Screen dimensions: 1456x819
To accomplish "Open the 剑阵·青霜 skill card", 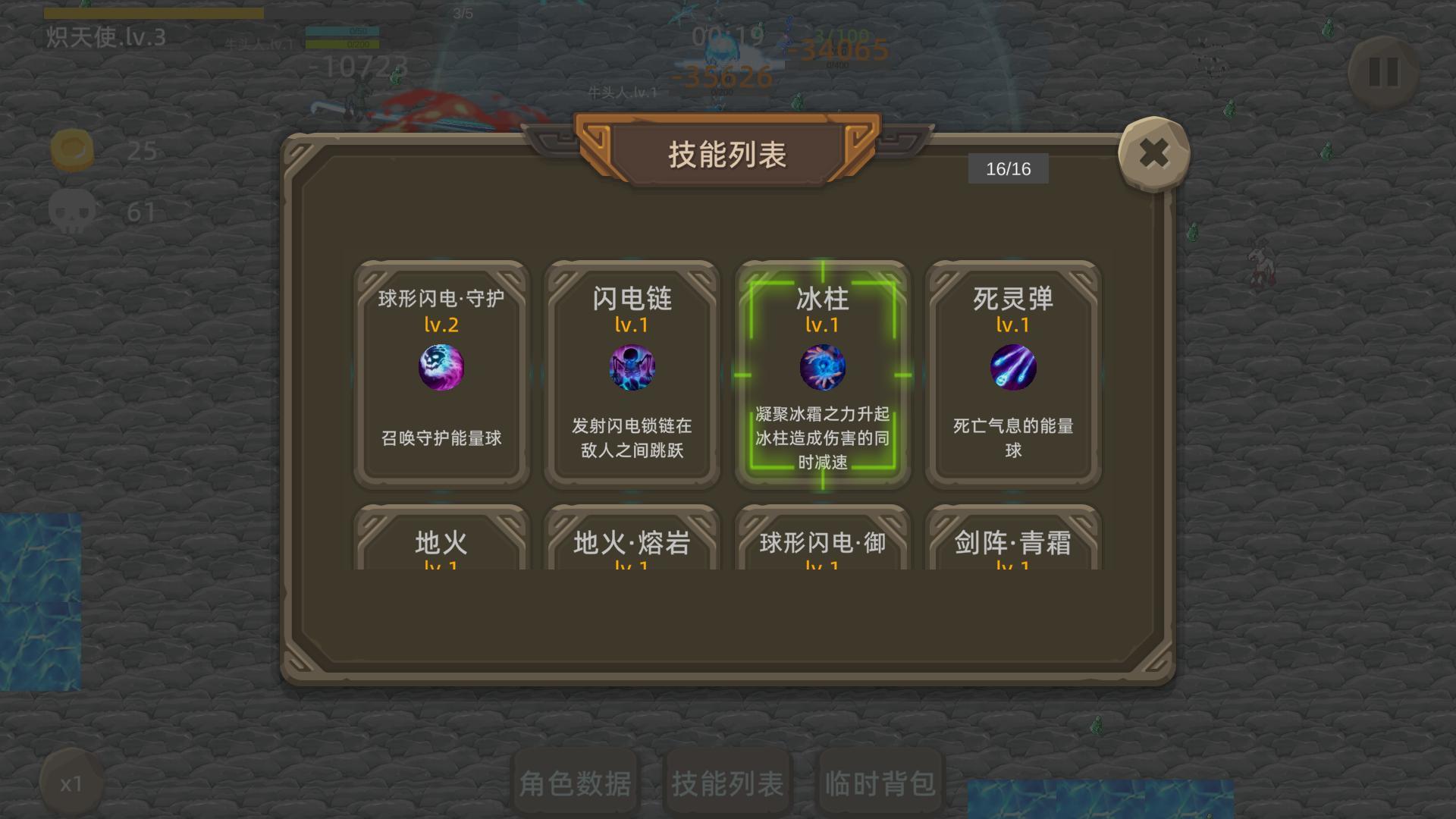I will tap(1014, 543).
